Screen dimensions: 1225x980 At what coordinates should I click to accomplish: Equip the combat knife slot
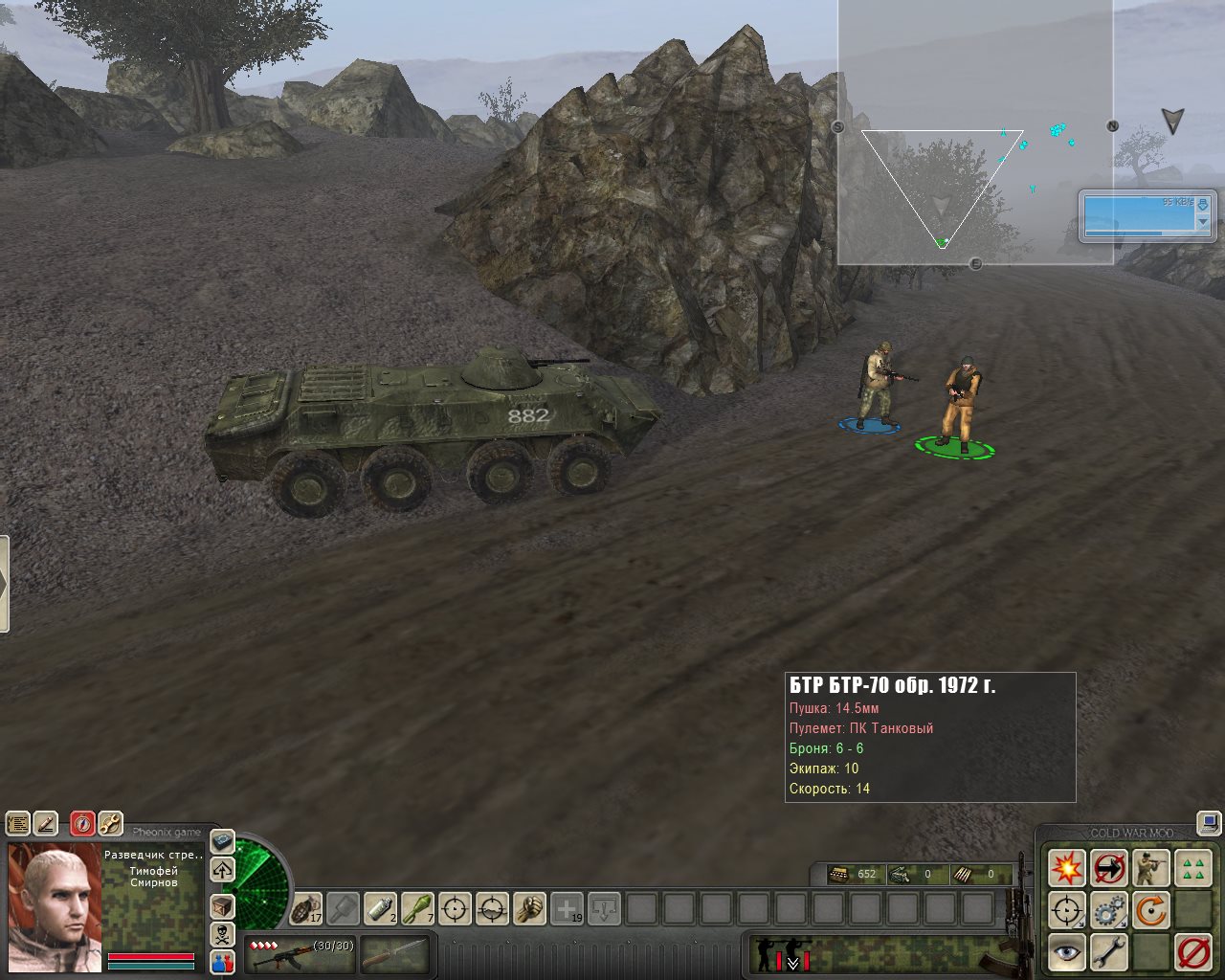click(x=394, y=954)
